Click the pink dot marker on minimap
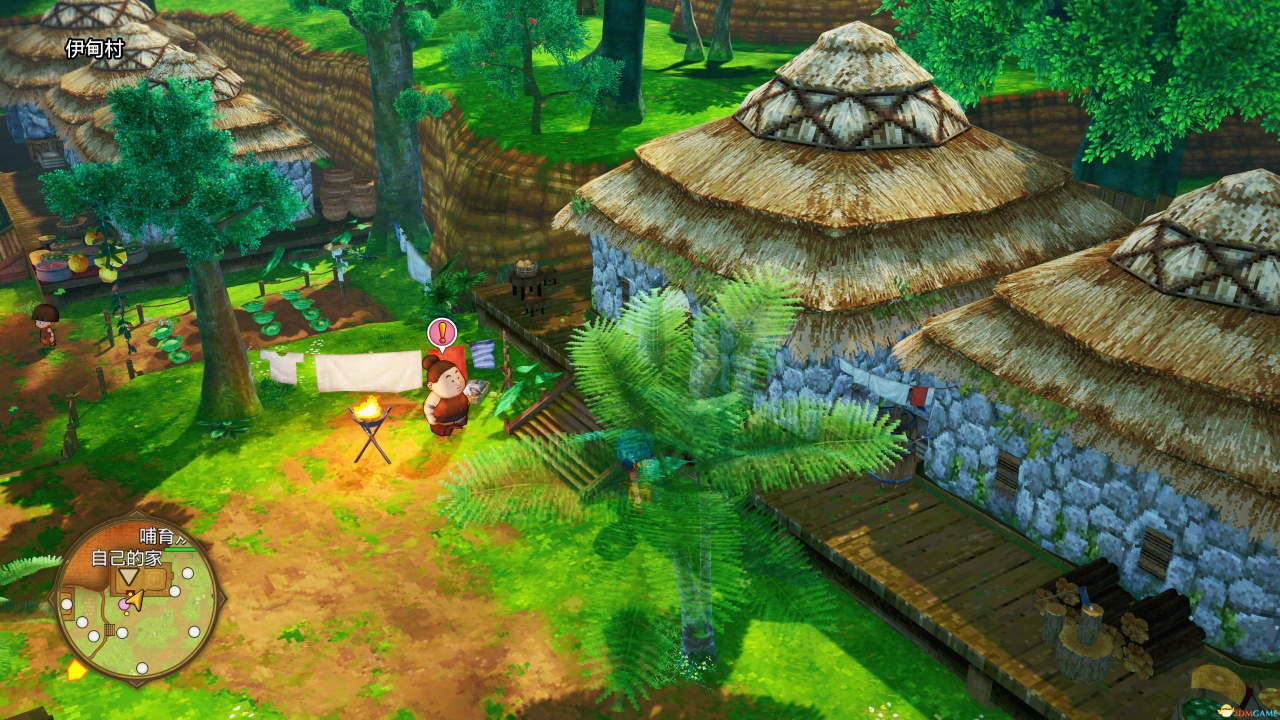 124,604
